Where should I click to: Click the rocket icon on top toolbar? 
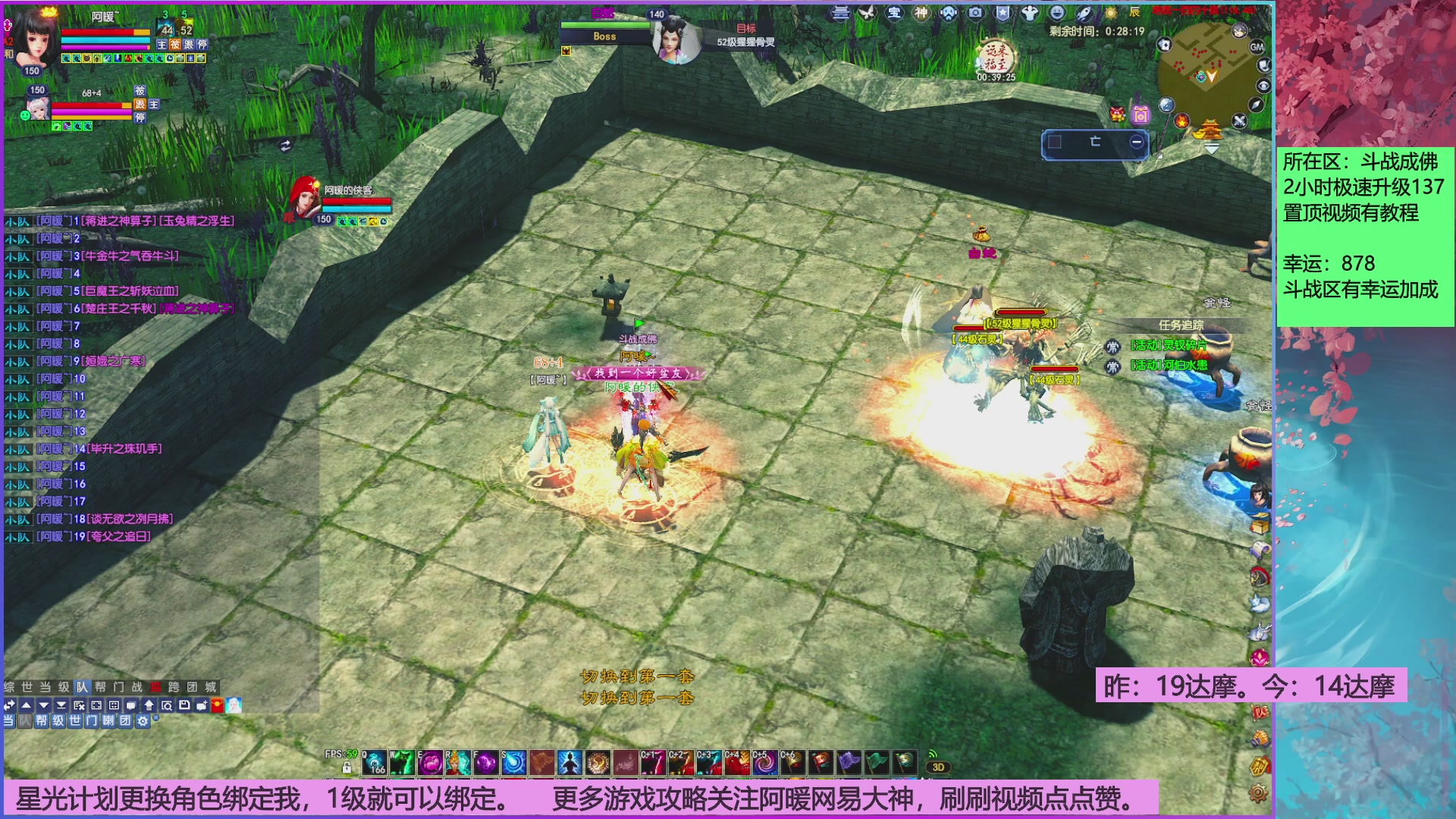[x=1084, y=13]
